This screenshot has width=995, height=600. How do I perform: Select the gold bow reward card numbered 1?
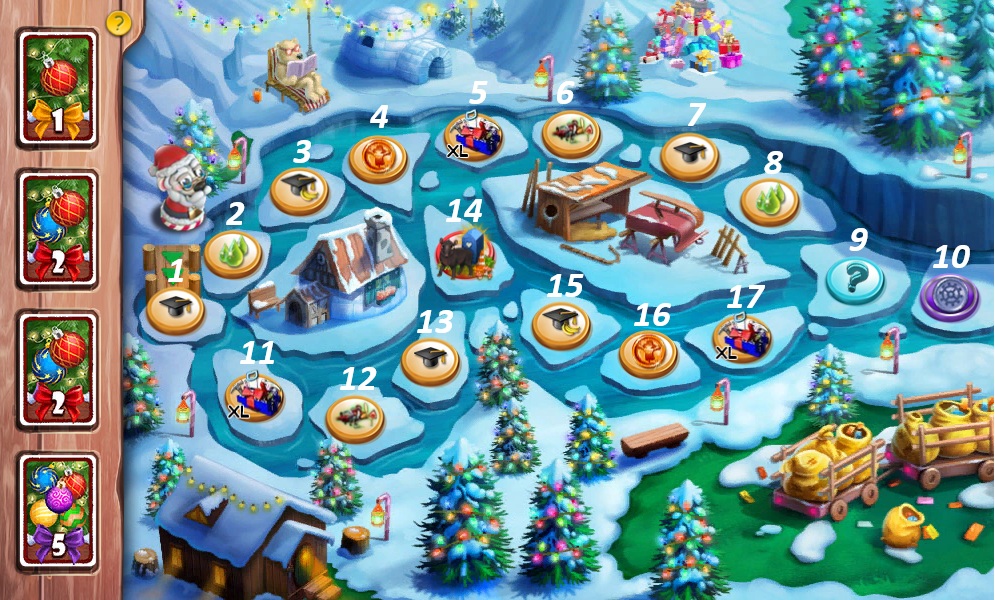coord(57,84)
